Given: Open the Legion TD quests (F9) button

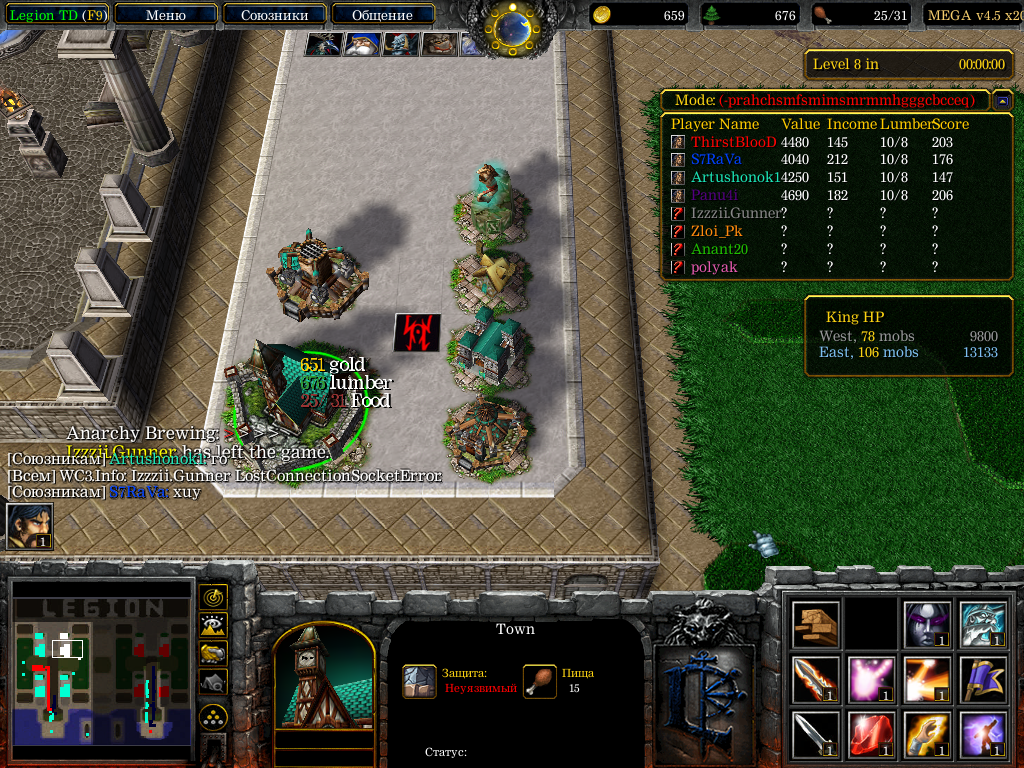Looking at the screenshot, I should coord(57,15).
